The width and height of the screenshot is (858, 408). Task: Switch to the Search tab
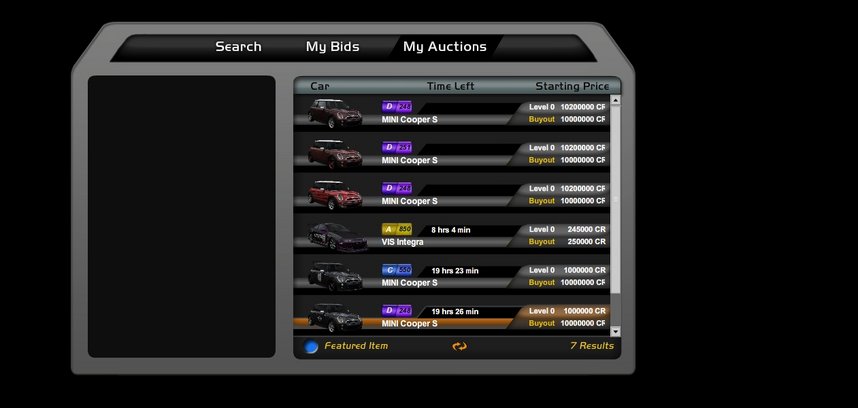[238, 47]
